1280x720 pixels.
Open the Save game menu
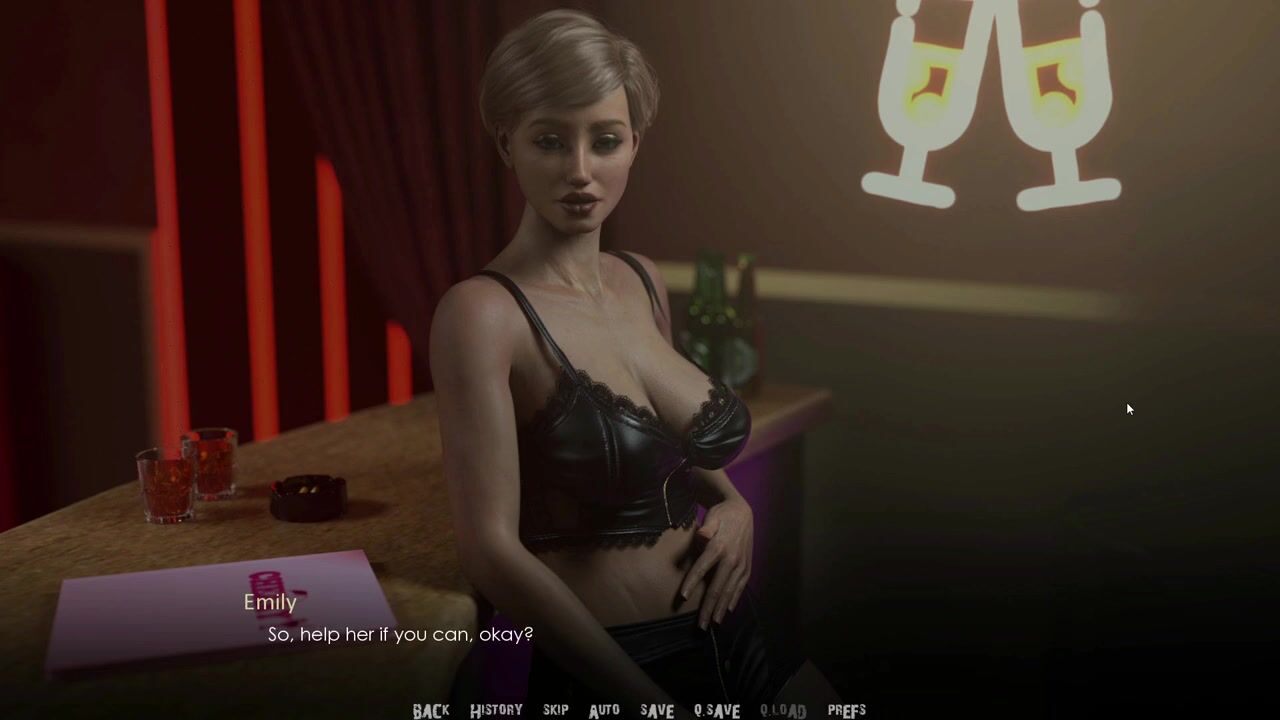click(x=657, y=710)
